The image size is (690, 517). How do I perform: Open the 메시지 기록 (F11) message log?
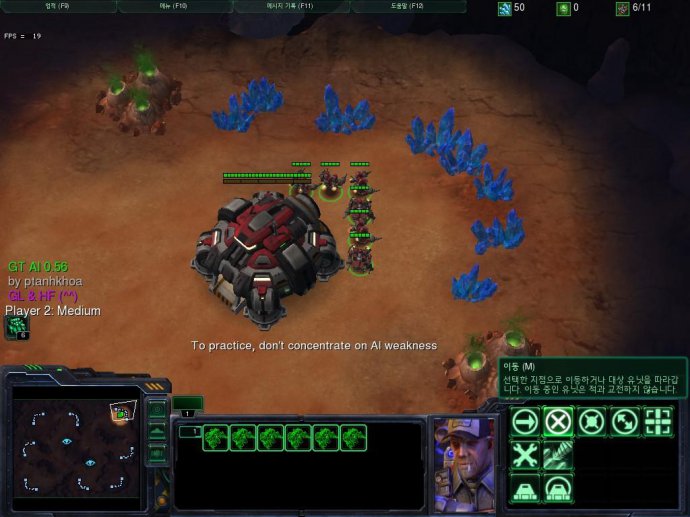(290, 6)
